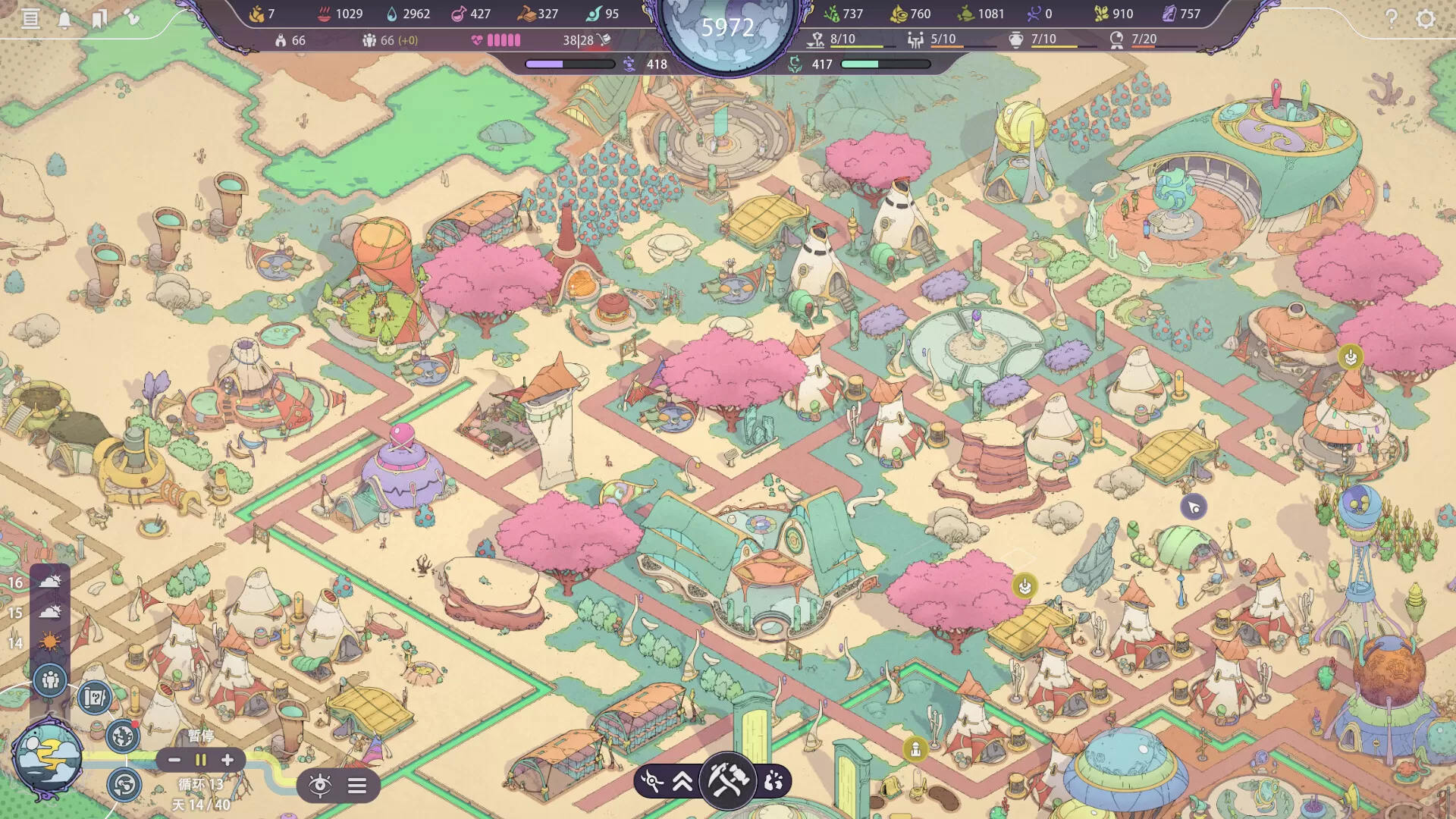Viewport: 1456px width, 819px height.
Task: Pause the game with the pause button
Action: (x=202, y=760)
